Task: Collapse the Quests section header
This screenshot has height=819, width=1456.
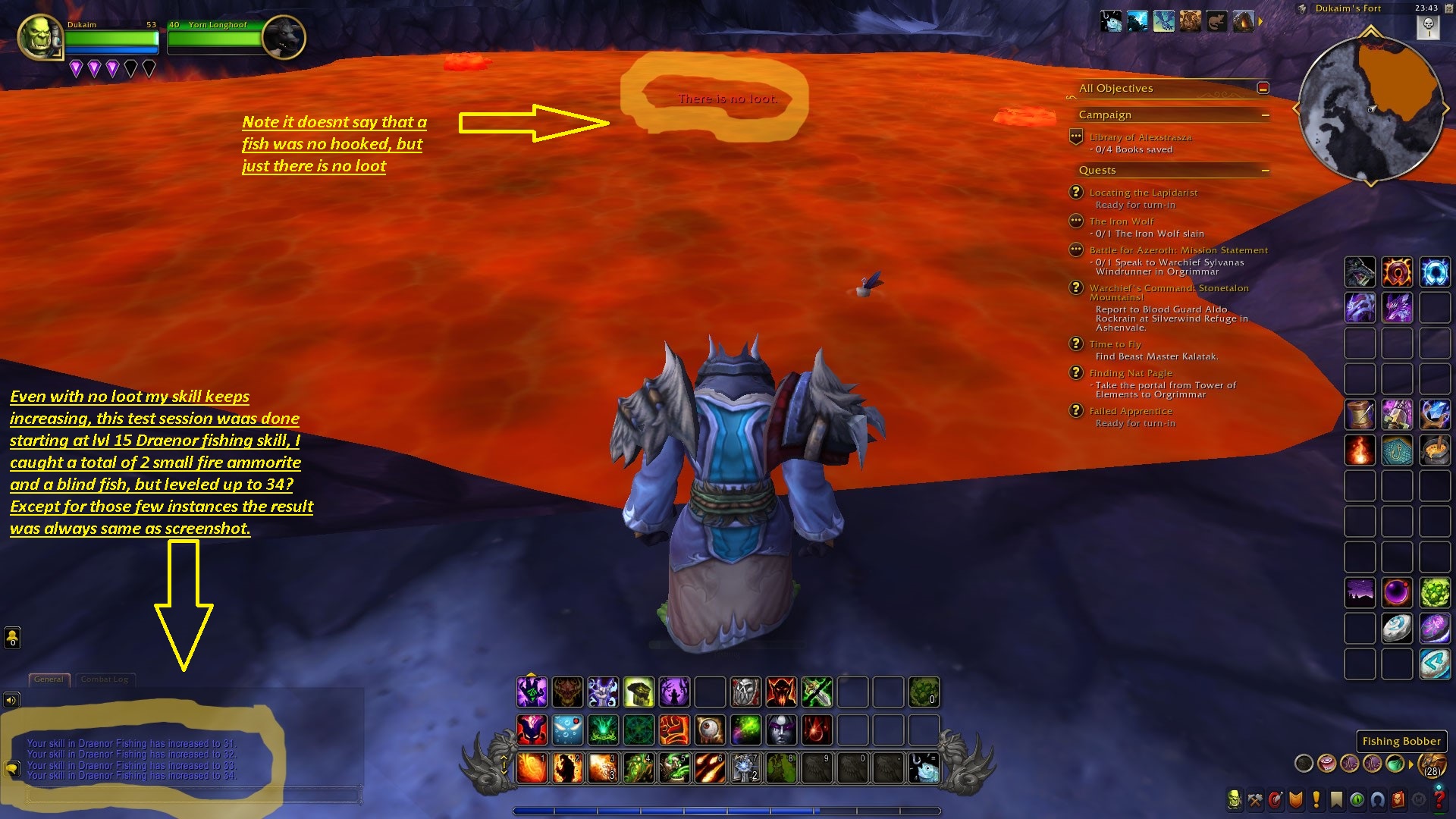Action: [1265, 171]
